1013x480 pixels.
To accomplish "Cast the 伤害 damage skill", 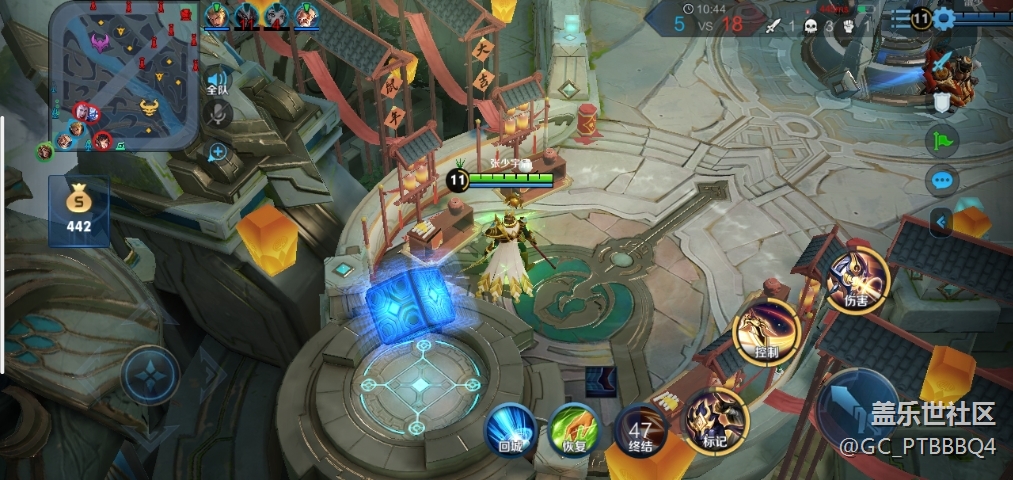I will [x=856, y=282].
